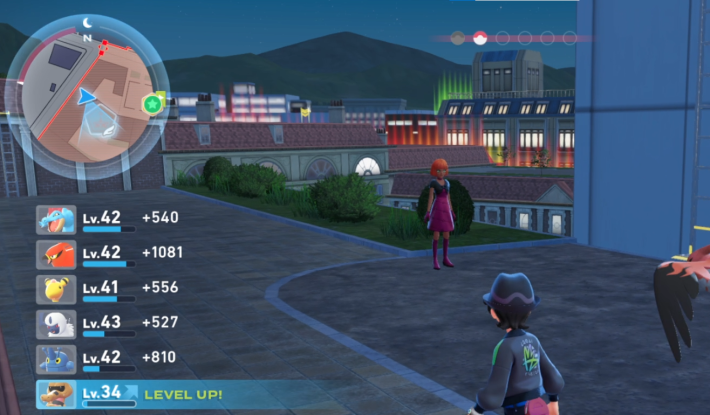Click the greyed-out Poké Ball indicator
The width and height of the screenshot is (710, 415).
[x=458, y=38]
